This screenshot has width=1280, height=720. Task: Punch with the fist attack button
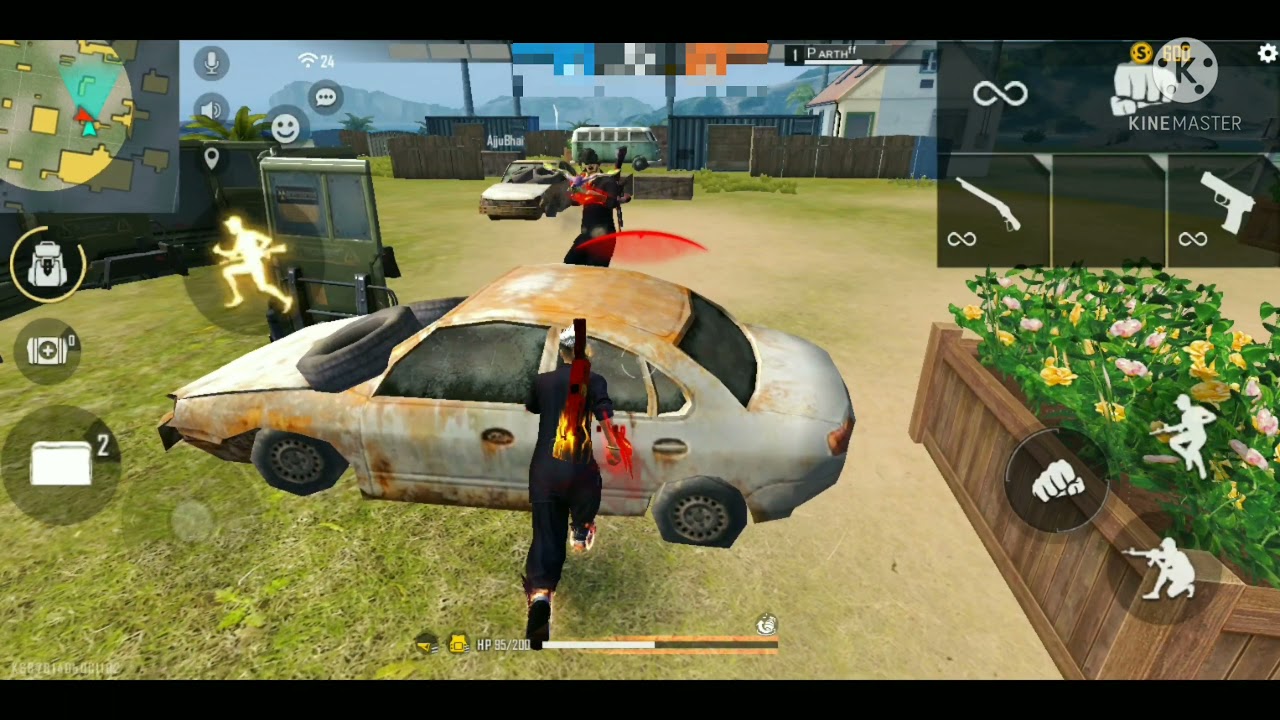coord(1057,483)
